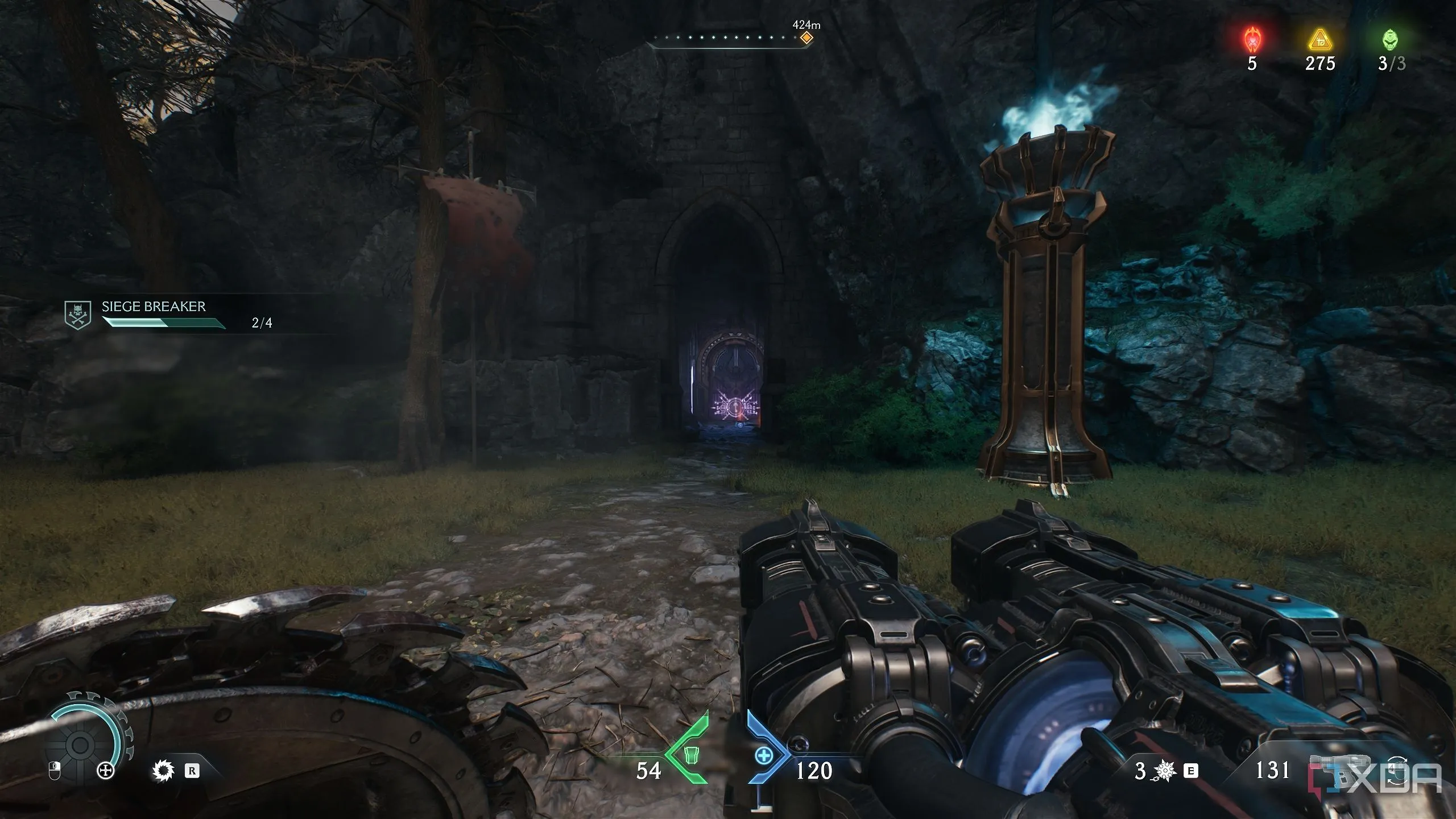Image resolution: width=1456 pixels, height=819 pixels.
Task: Open the gold currency triangle icon
Action: (1319, 41)
